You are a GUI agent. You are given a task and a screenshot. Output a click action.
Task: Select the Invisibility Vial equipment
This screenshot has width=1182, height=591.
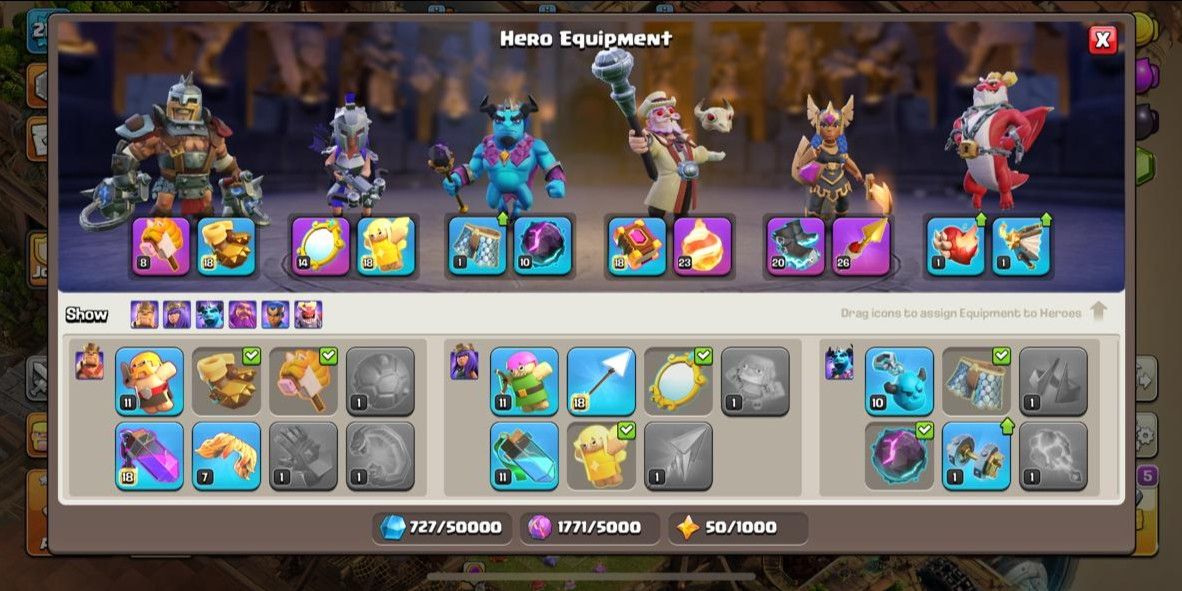[524, 456]
